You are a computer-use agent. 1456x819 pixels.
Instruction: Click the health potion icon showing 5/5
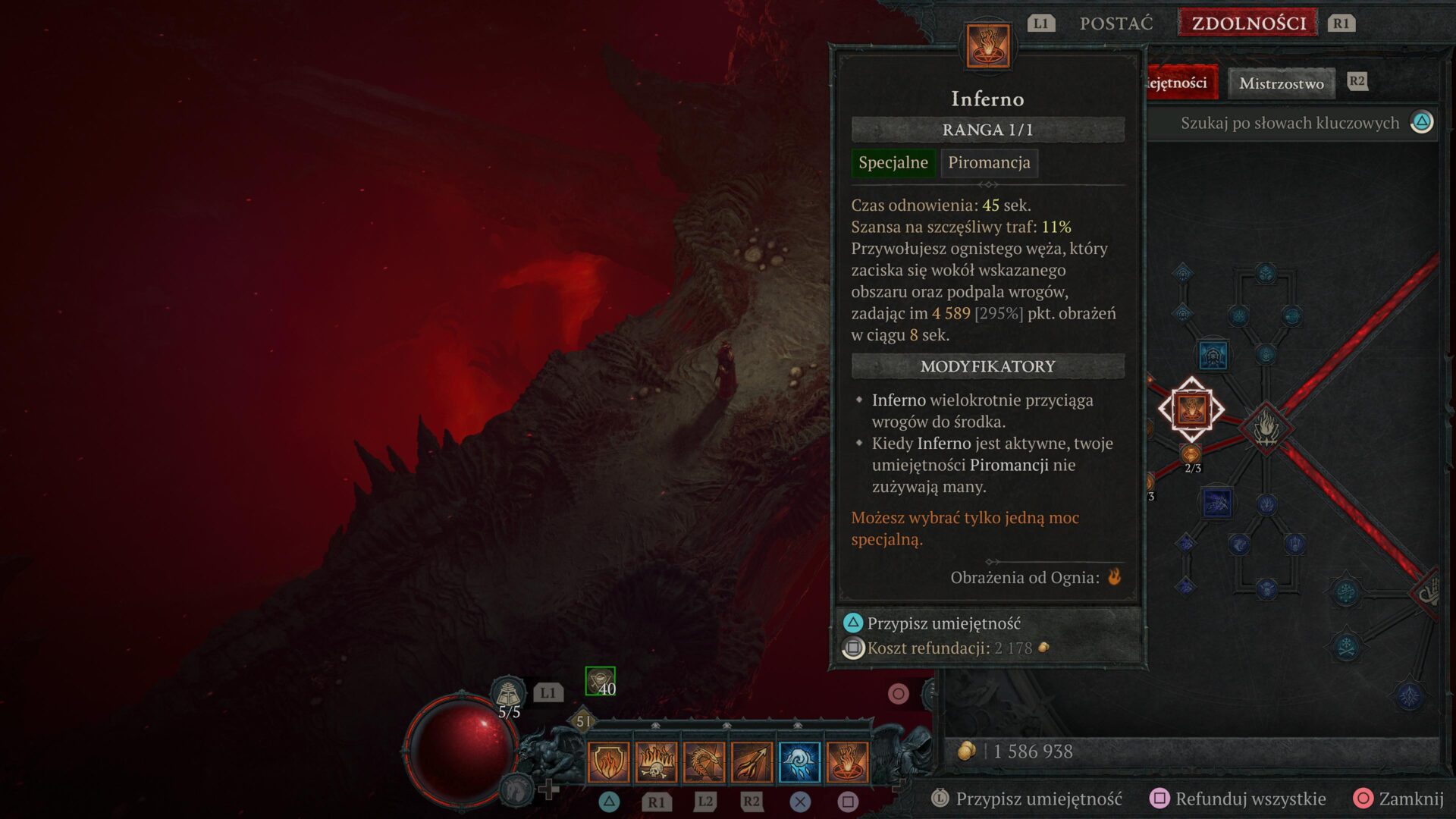click(x=510, y=692)
